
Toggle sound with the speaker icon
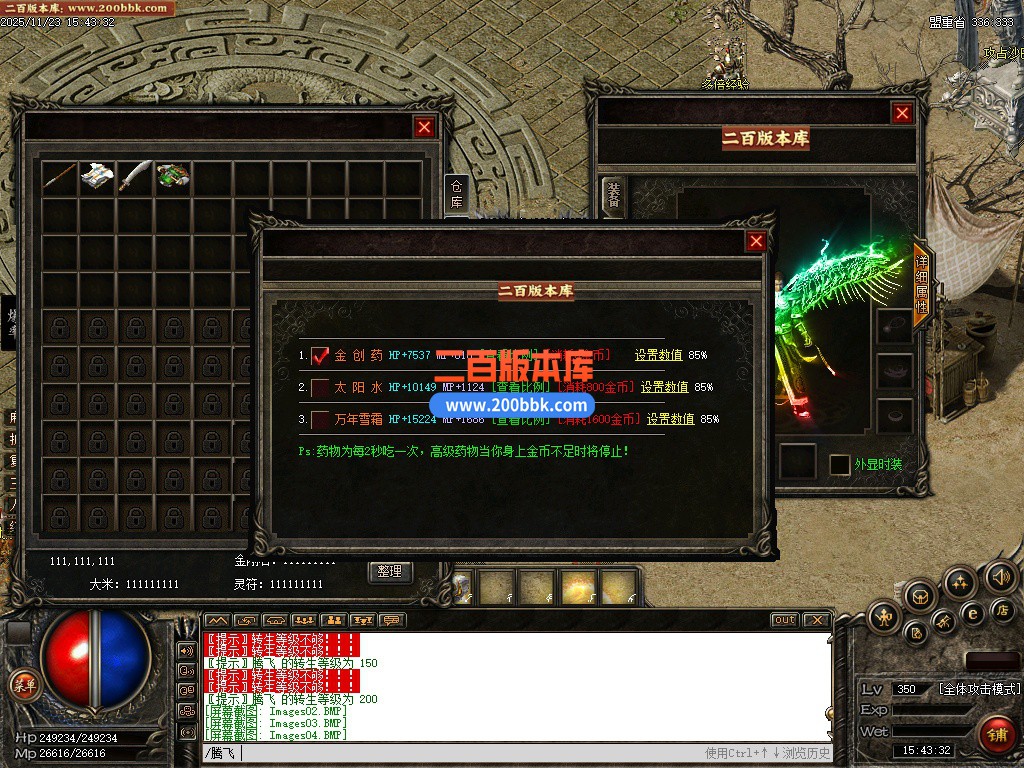click(1000, 576)
